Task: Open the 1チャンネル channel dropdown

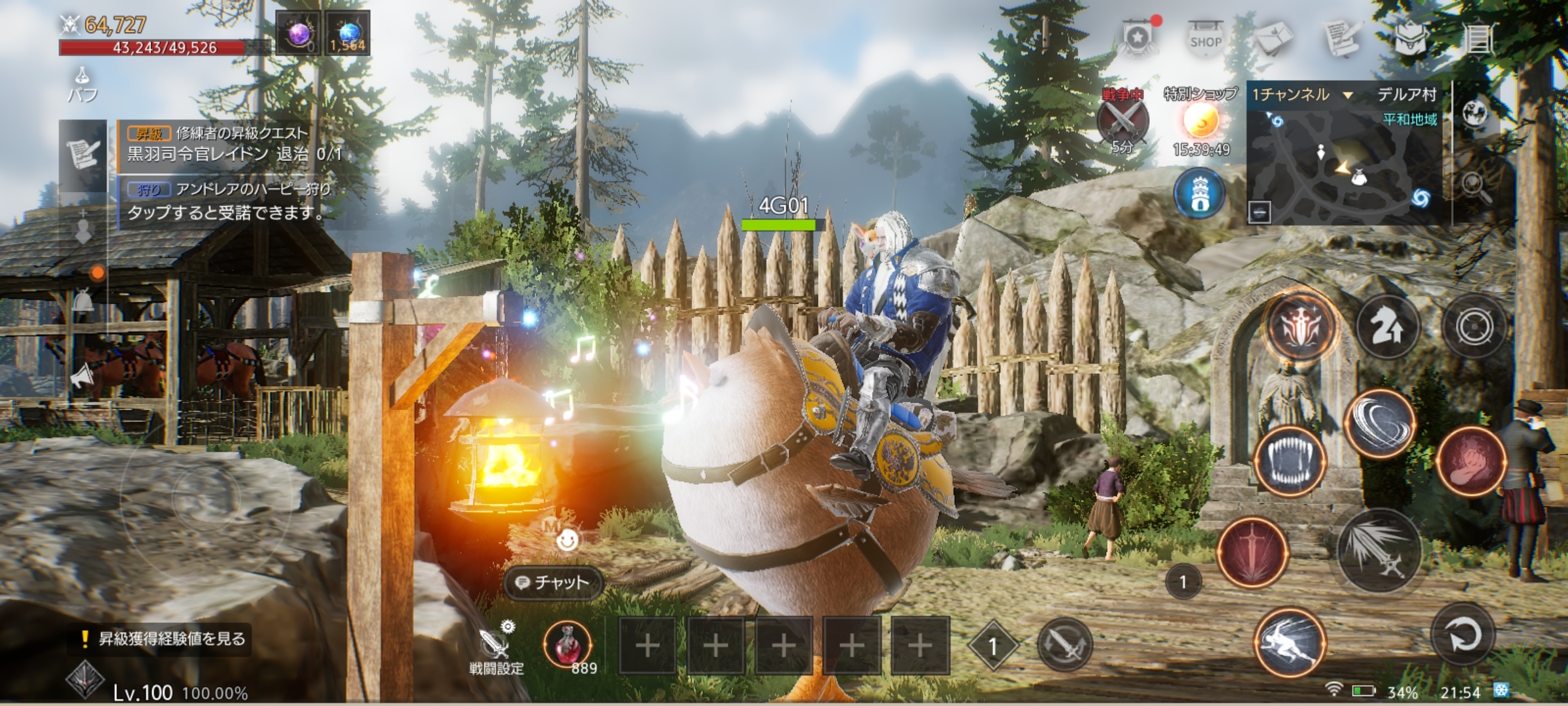Action: point(1301,95)
